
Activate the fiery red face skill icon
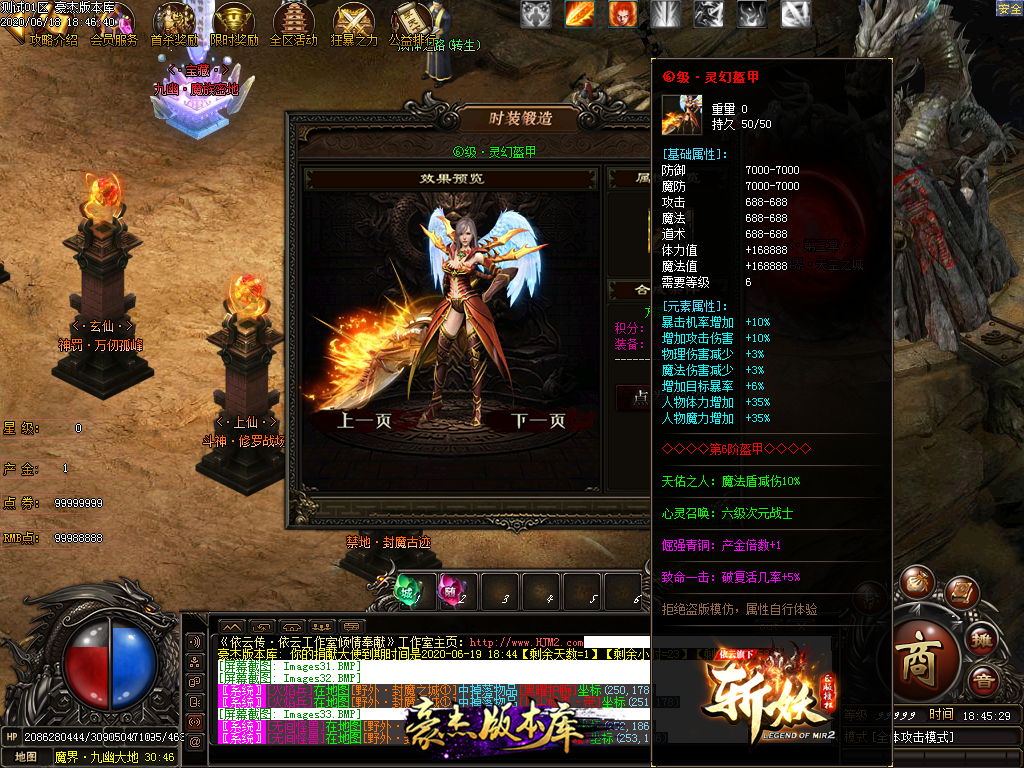point(622,13)
